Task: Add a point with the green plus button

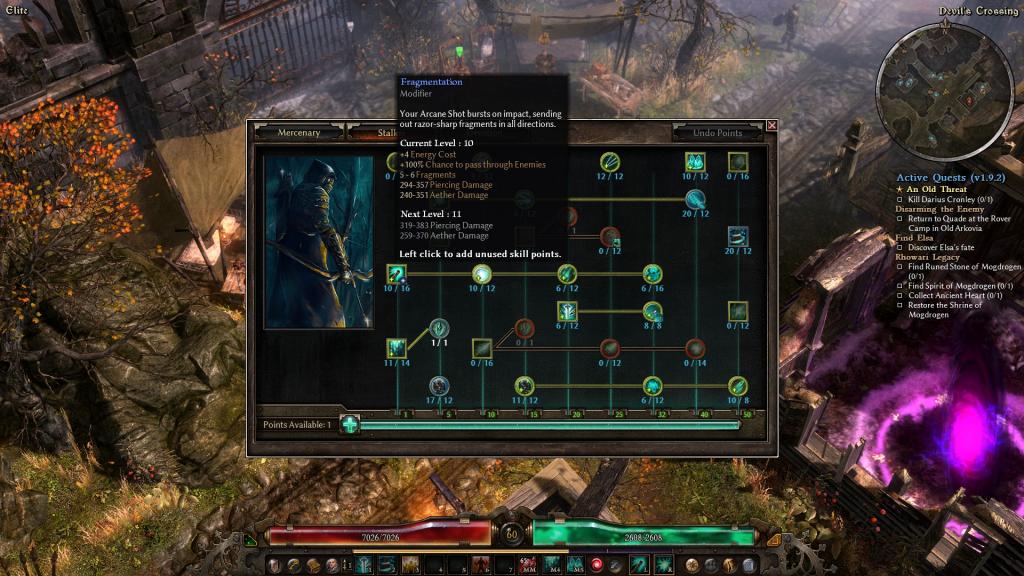Action: [349, 424]
